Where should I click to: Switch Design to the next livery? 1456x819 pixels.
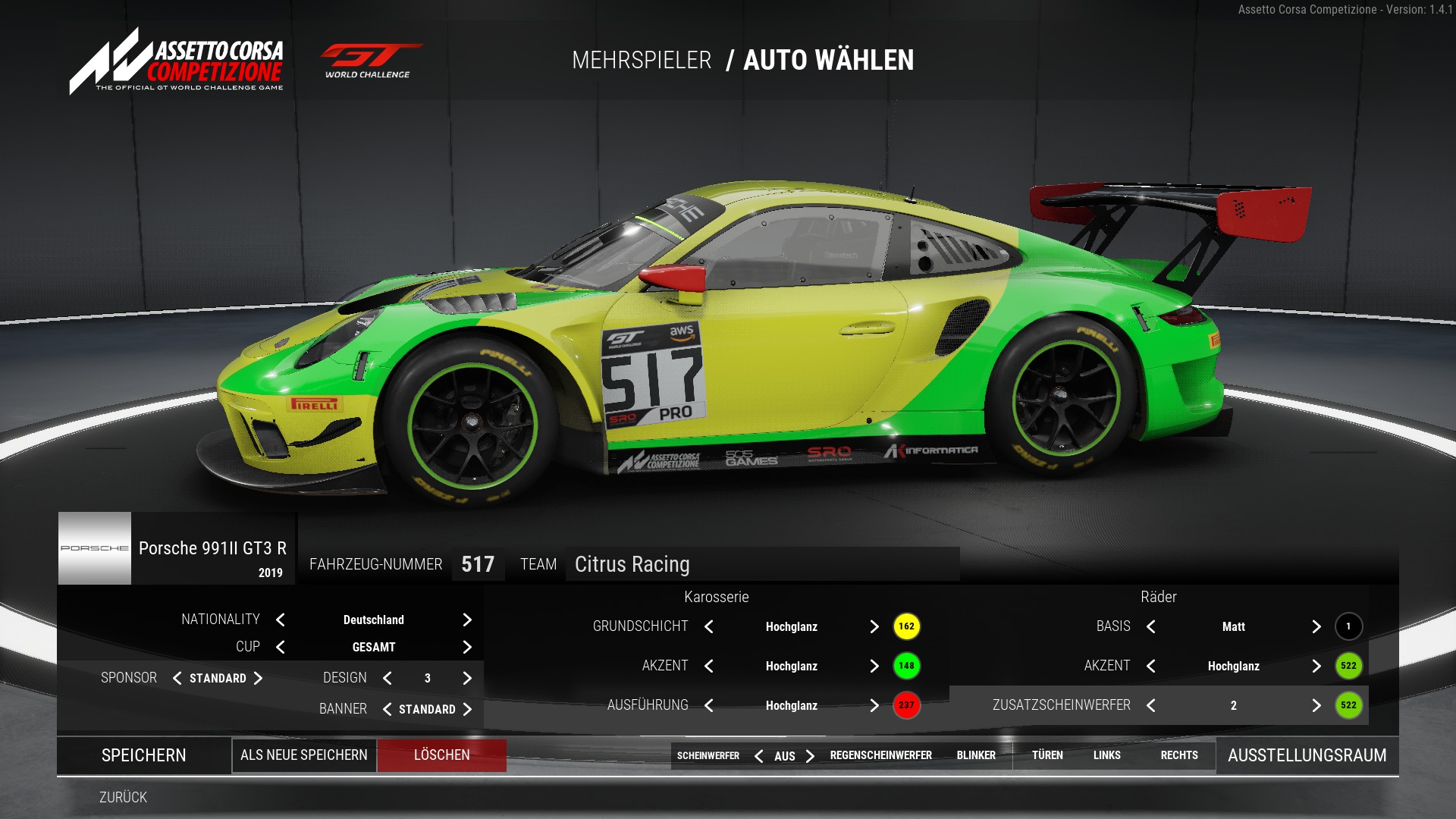(467, 678)
